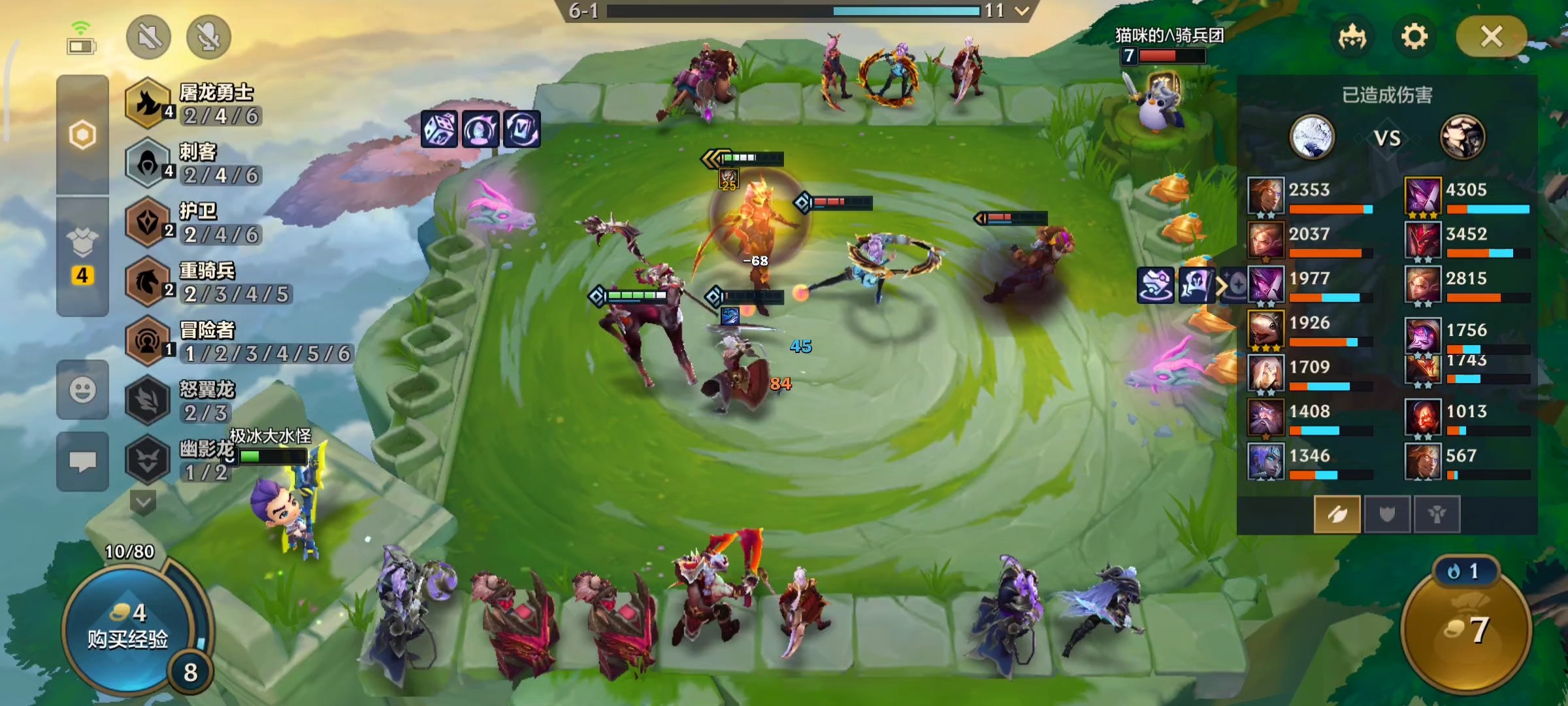Open the emoji emote panel
The image size is (1568, 706).
[x=82, y=390]
